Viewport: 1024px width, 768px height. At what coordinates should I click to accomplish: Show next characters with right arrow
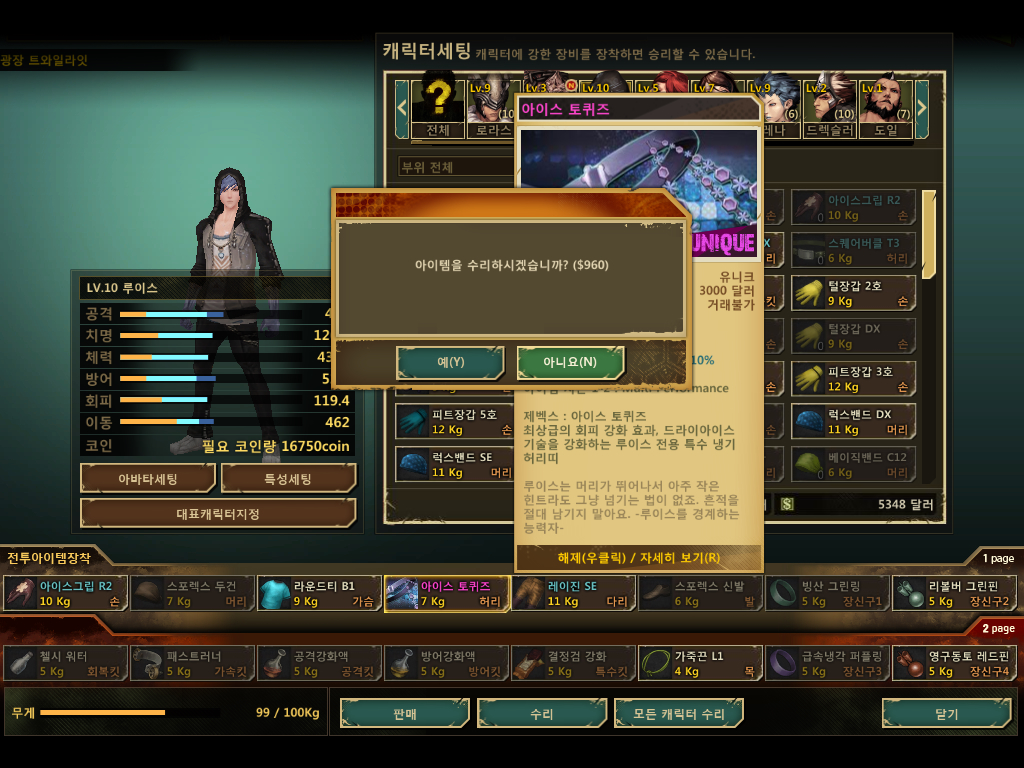click(922, 104)
